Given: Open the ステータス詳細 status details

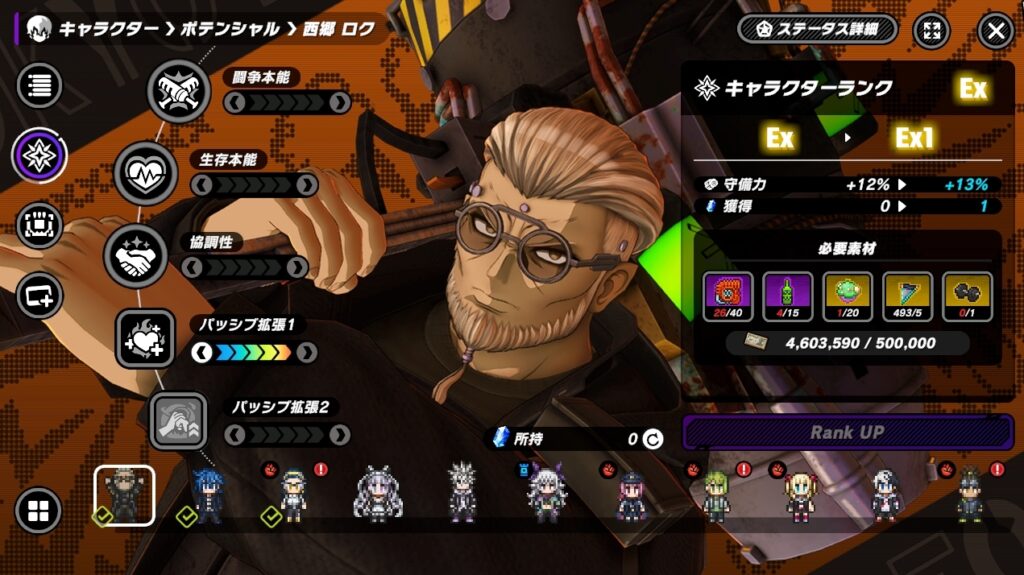Looking at the screenshot, I should (x=817, y=29).
